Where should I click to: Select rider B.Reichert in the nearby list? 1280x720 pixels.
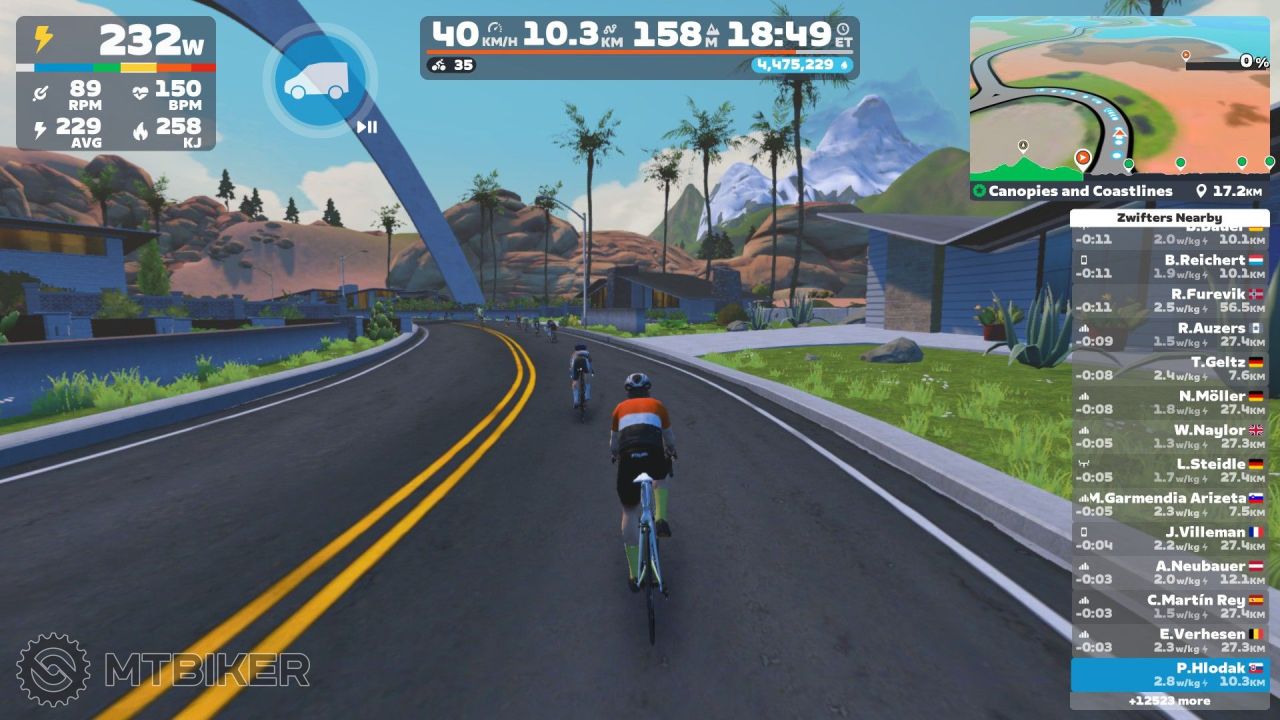[1170, 266]
